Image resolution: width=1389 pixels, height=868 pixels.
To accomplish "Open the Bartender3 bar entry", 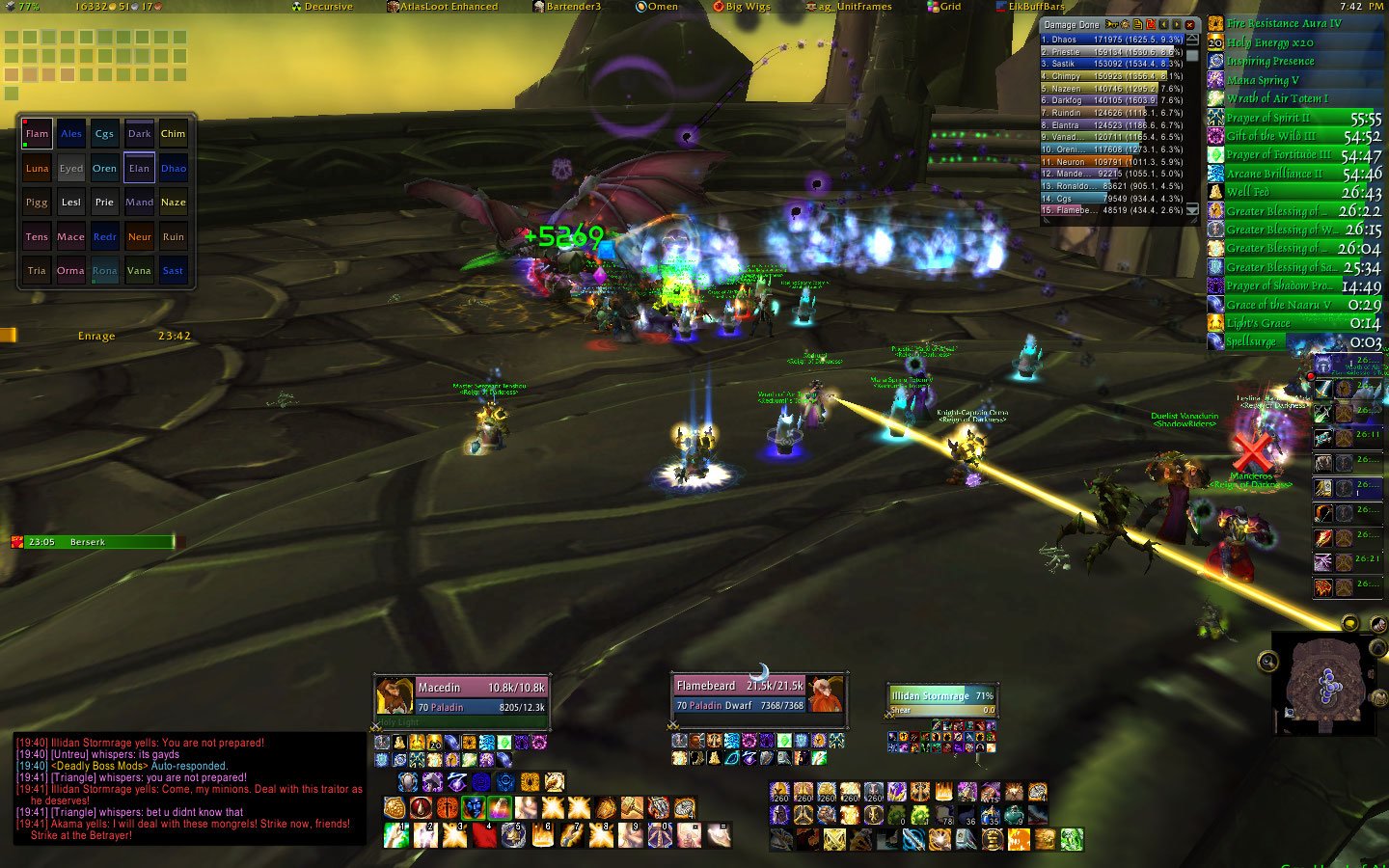I will coord(567,7).
